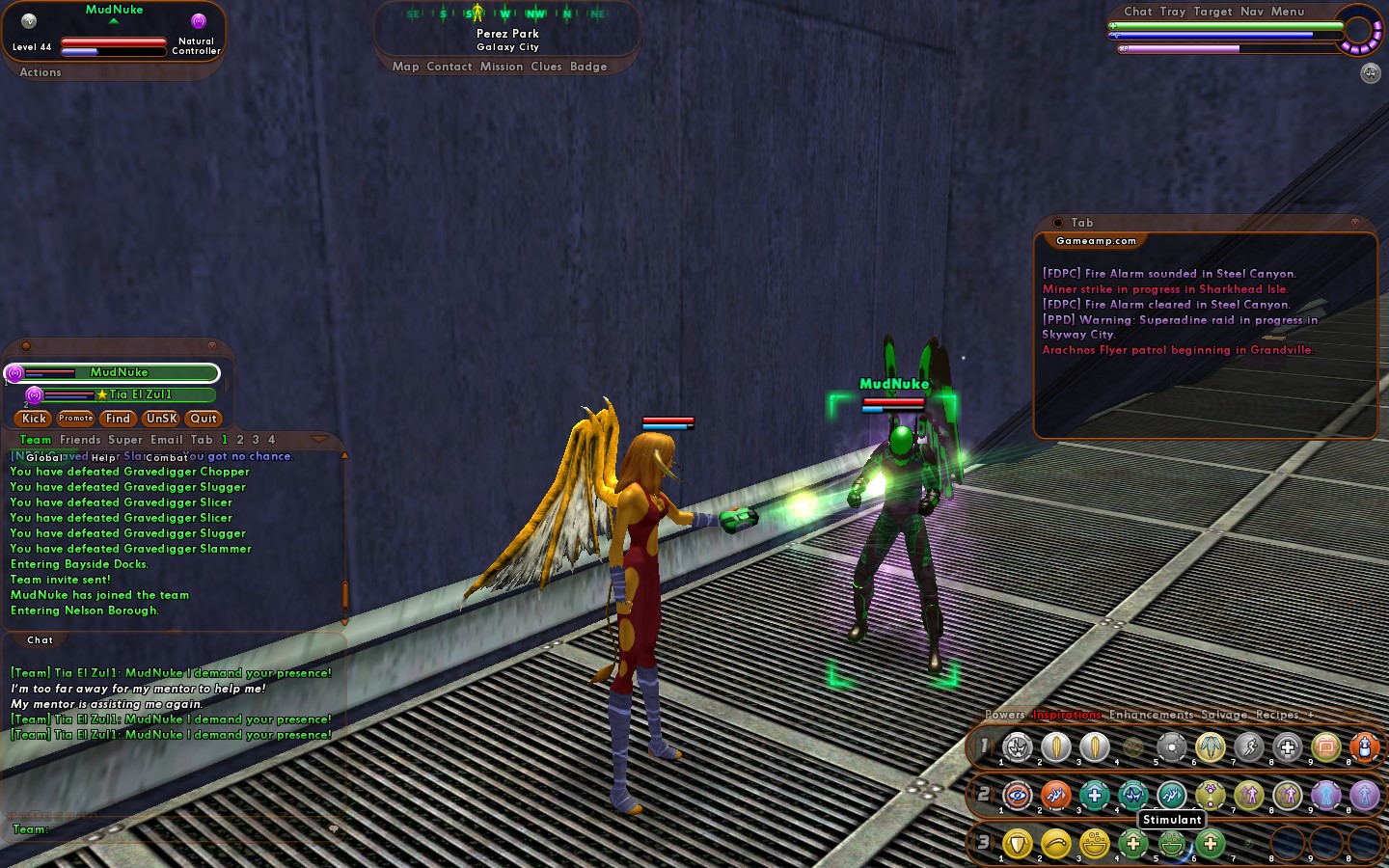Image resolution: width=1389 pixels, height=868 pixels.
Task: Use the Stimulant inspiration in tray three
Action: pyautogui.click(x=1172, y=845)
